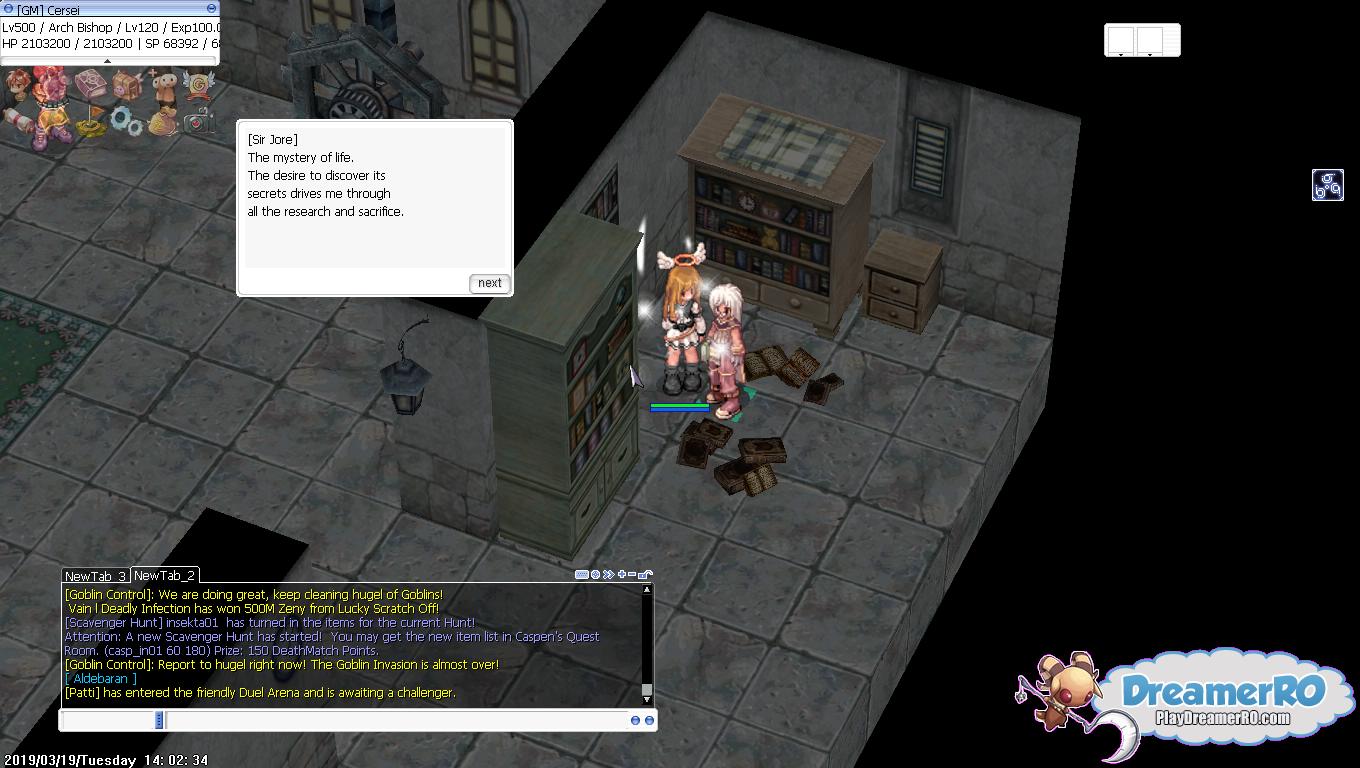Click the chat scrollbar's down arrow
The image size is (1360, 768).
[647, 699]
